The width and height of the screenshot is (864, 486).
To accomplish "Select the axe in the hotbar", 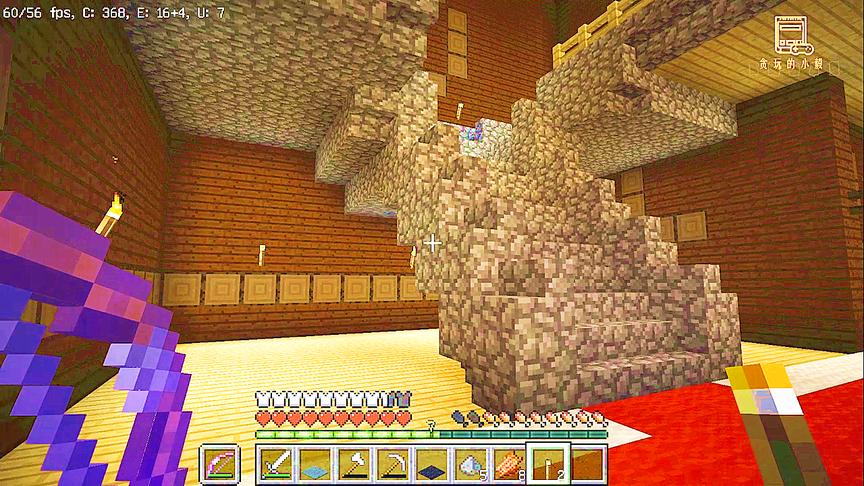I will click(x=354, y=463).
